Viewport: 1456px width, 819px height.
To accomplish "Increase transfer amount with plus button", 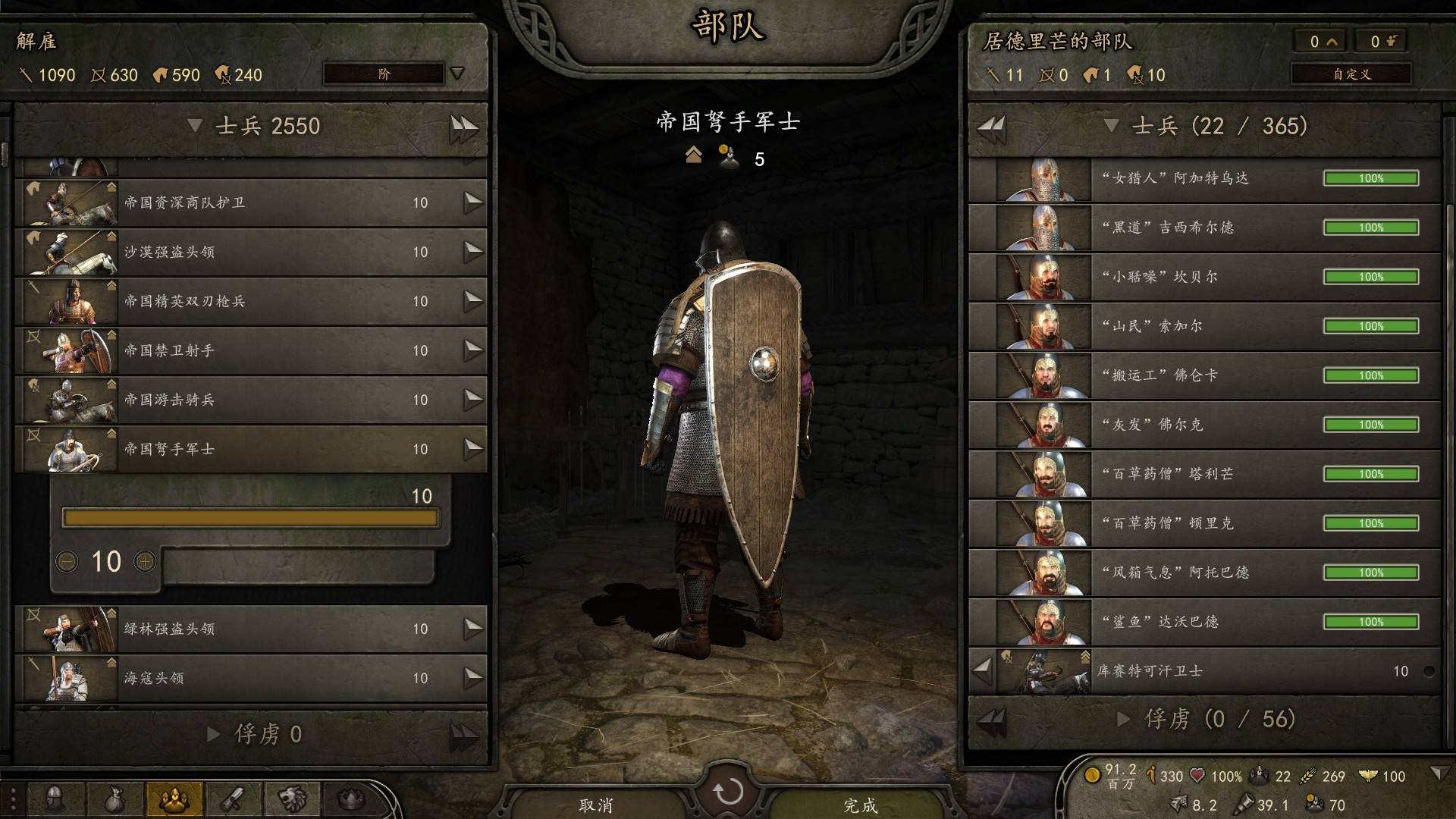I will click(x=144, y=562).
